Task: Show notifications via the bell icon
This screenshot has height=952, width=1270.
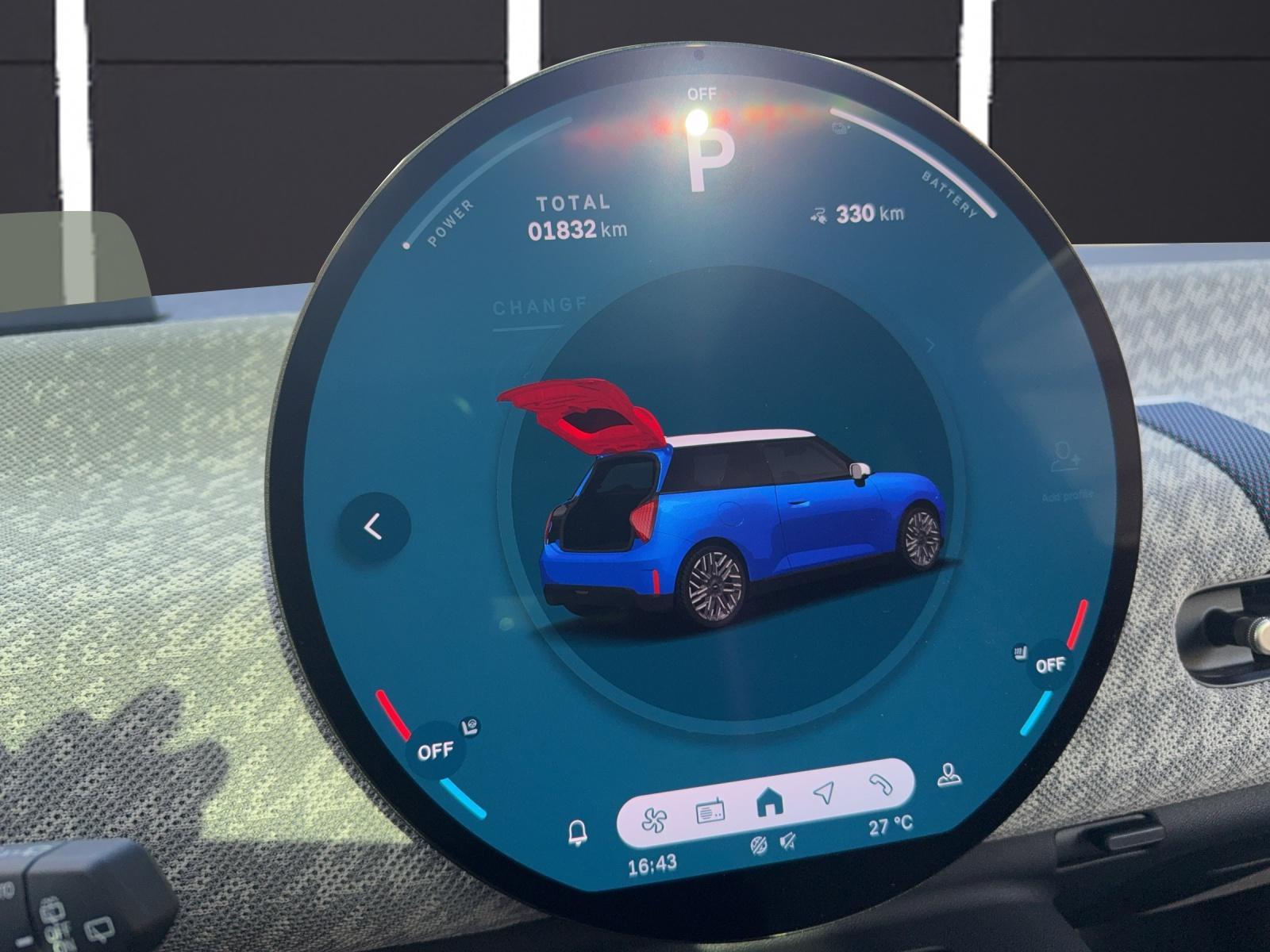Action: coord(578,832)
